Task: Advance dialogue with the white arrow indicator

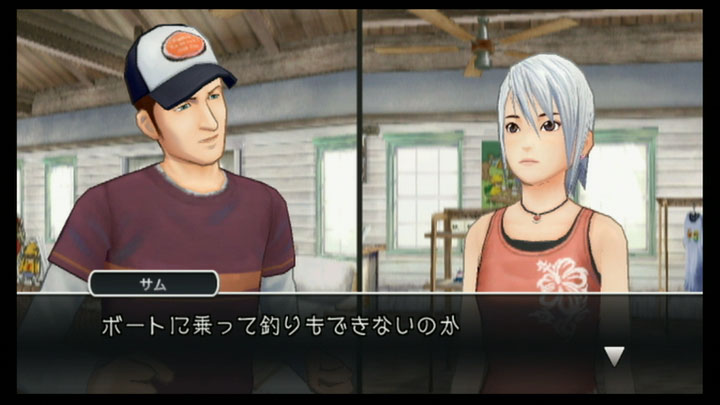Action: [x=615, y=356]
